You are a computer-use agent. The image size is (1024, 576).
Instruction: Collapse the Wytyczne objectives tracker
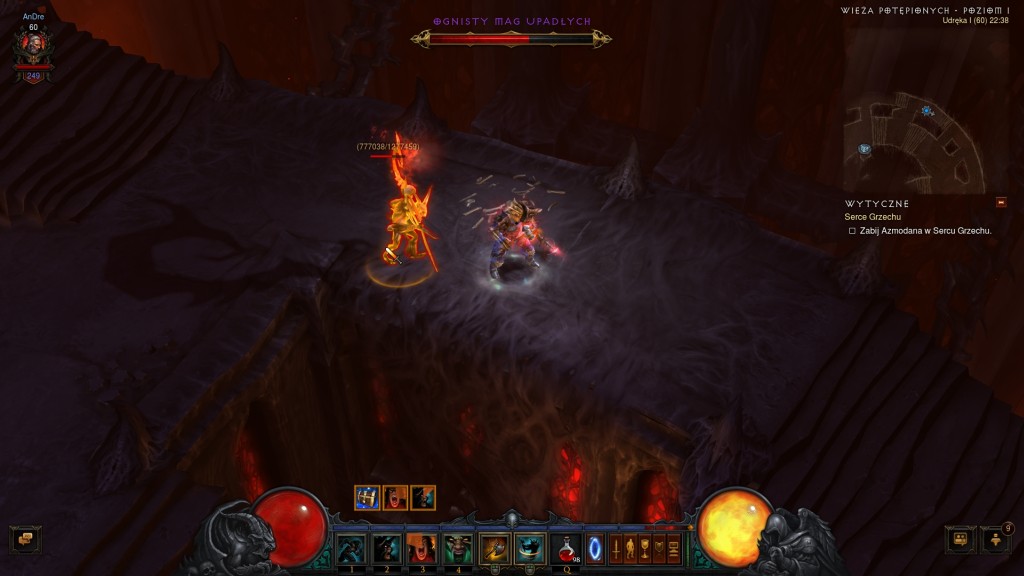(1001, 203)
